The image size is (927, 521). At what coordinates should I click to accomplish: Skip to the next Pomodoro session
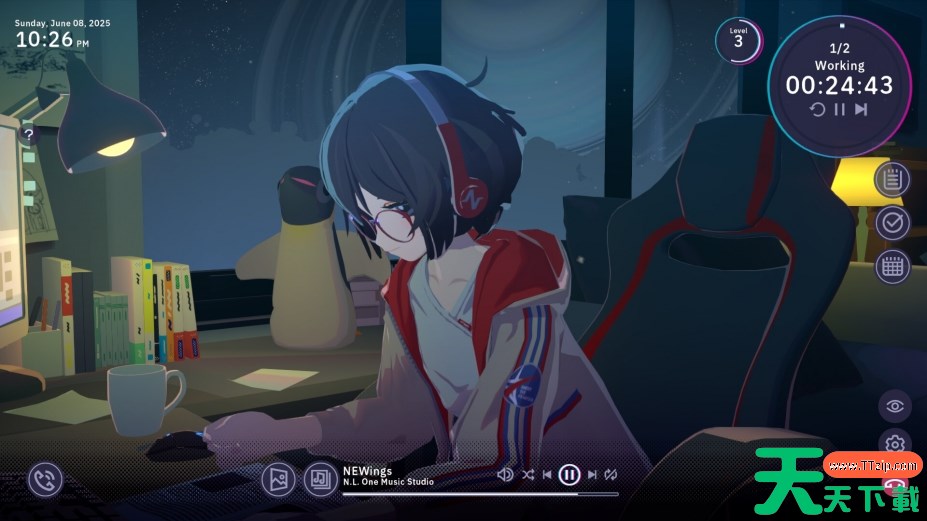coord(861,109)
